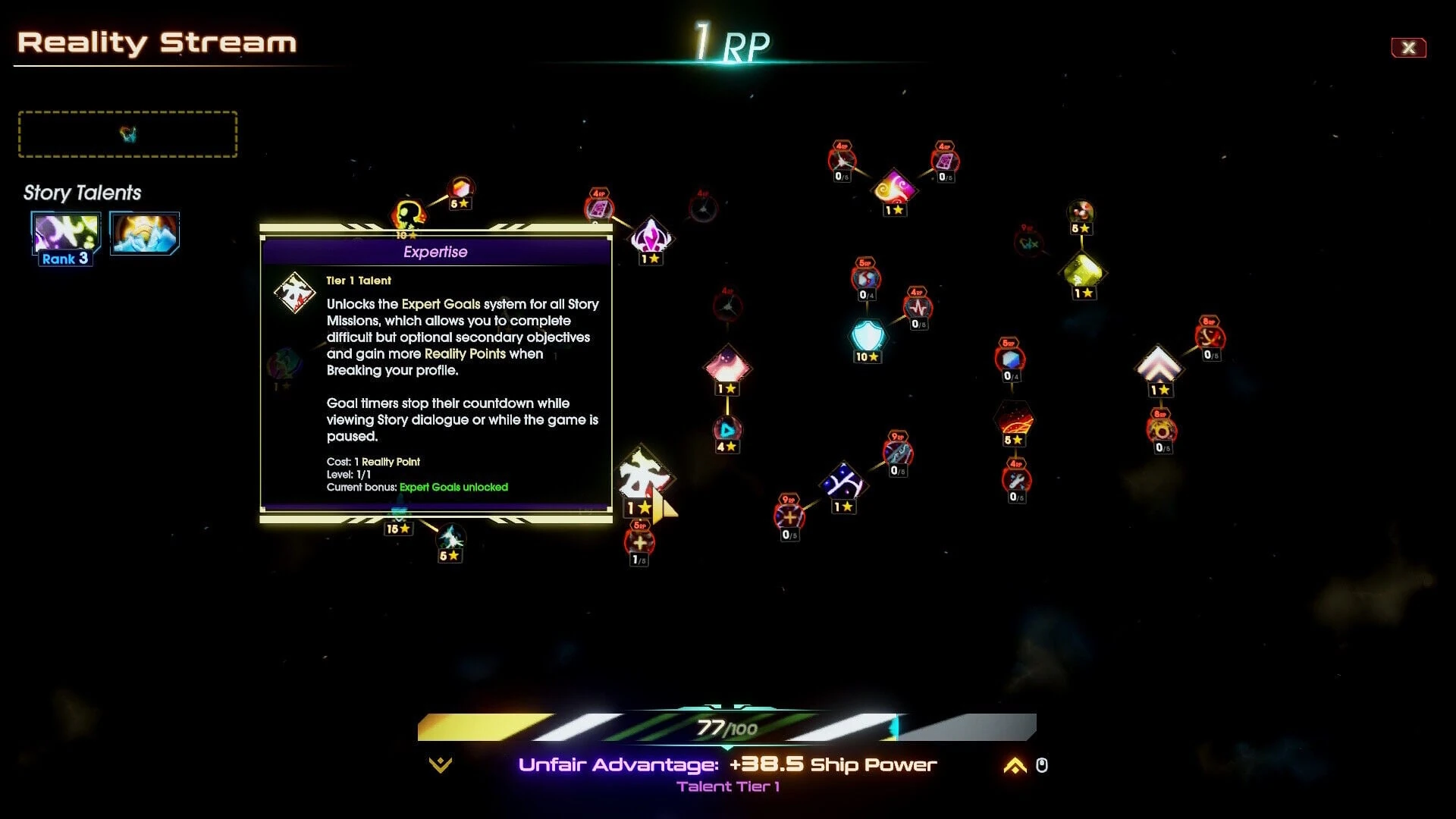This screenshot has width=1456, height=819.
Task: Go to the next talent tier
Action: coord(1015,766)
